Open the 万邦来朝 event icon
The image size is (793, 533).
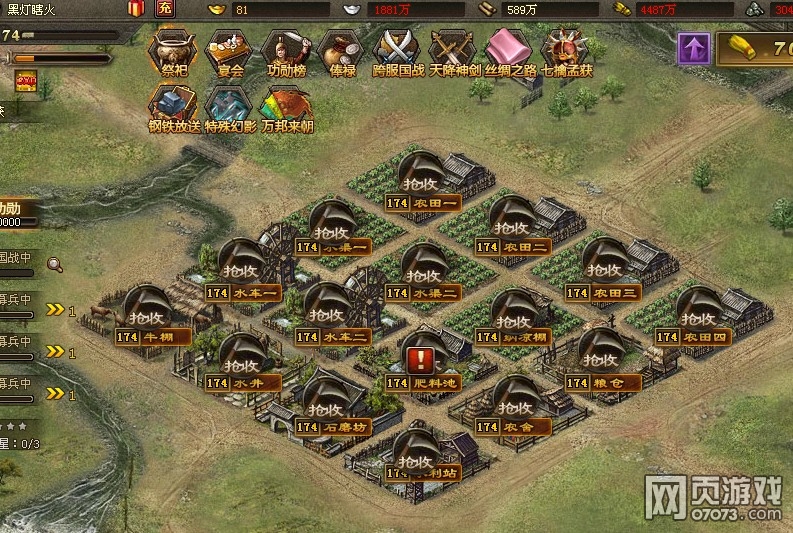[286, 105]
